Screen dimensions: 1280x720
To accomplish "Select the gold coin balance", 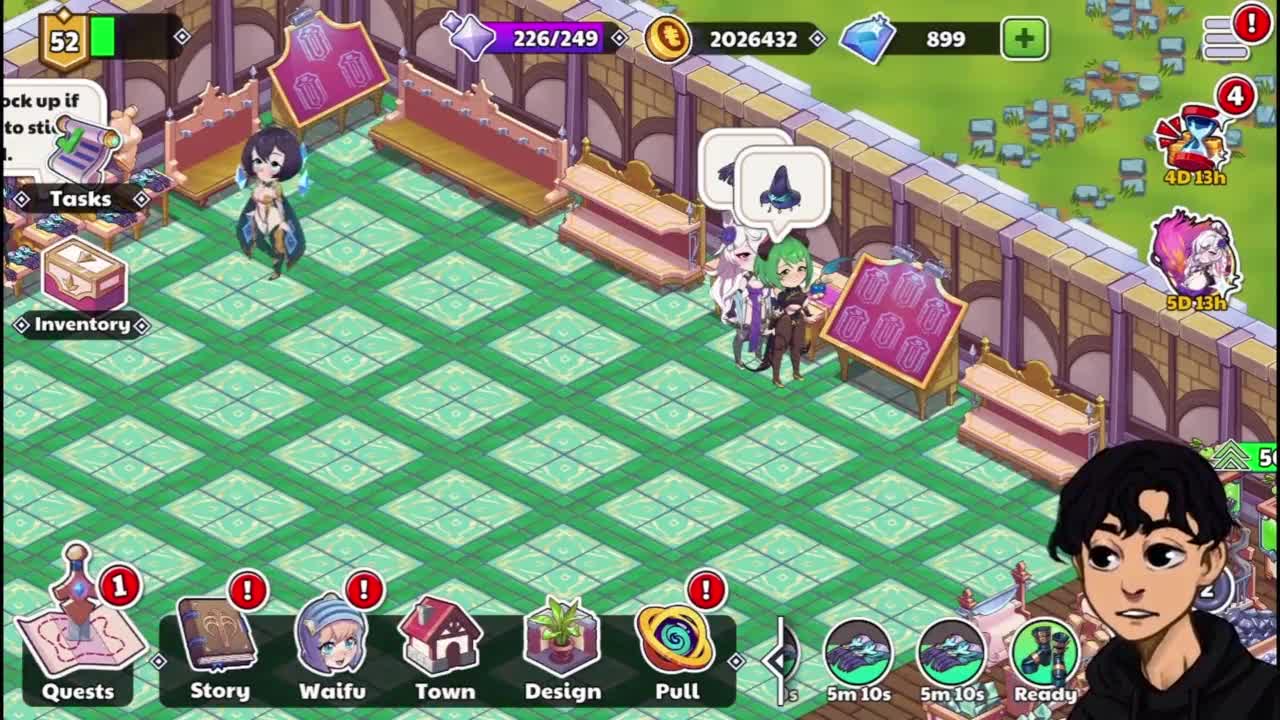I will [735, 39].
